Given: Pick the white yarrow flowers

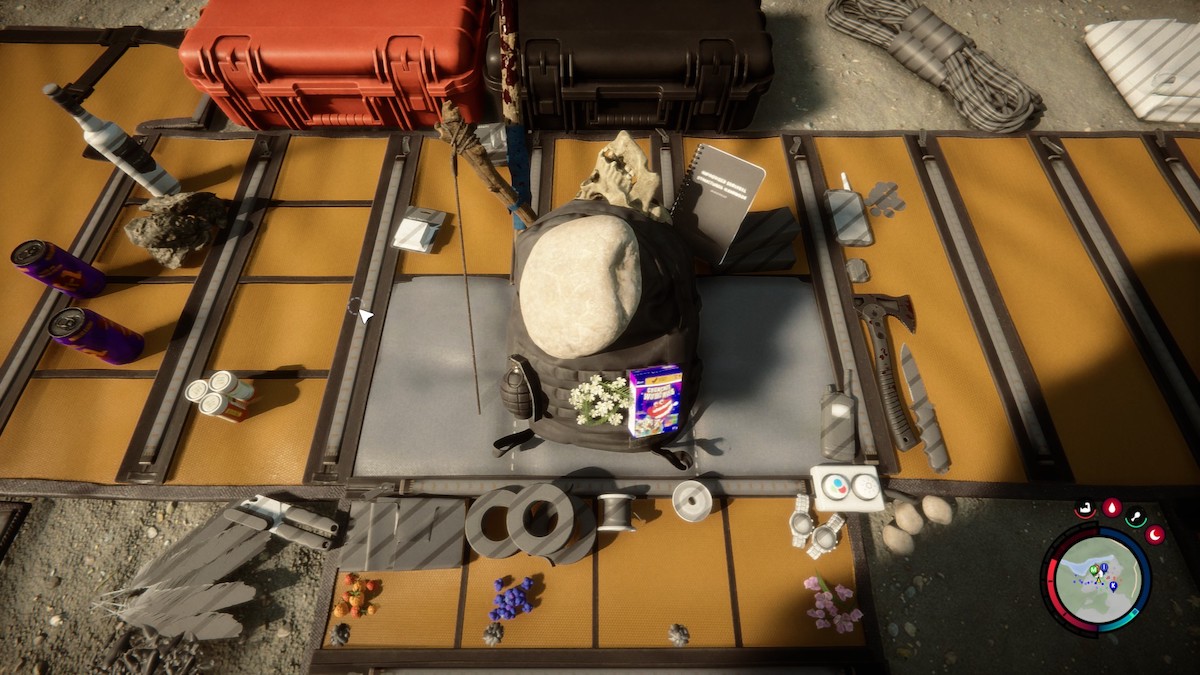Looking at the screenshot, I should pos(599,399).
